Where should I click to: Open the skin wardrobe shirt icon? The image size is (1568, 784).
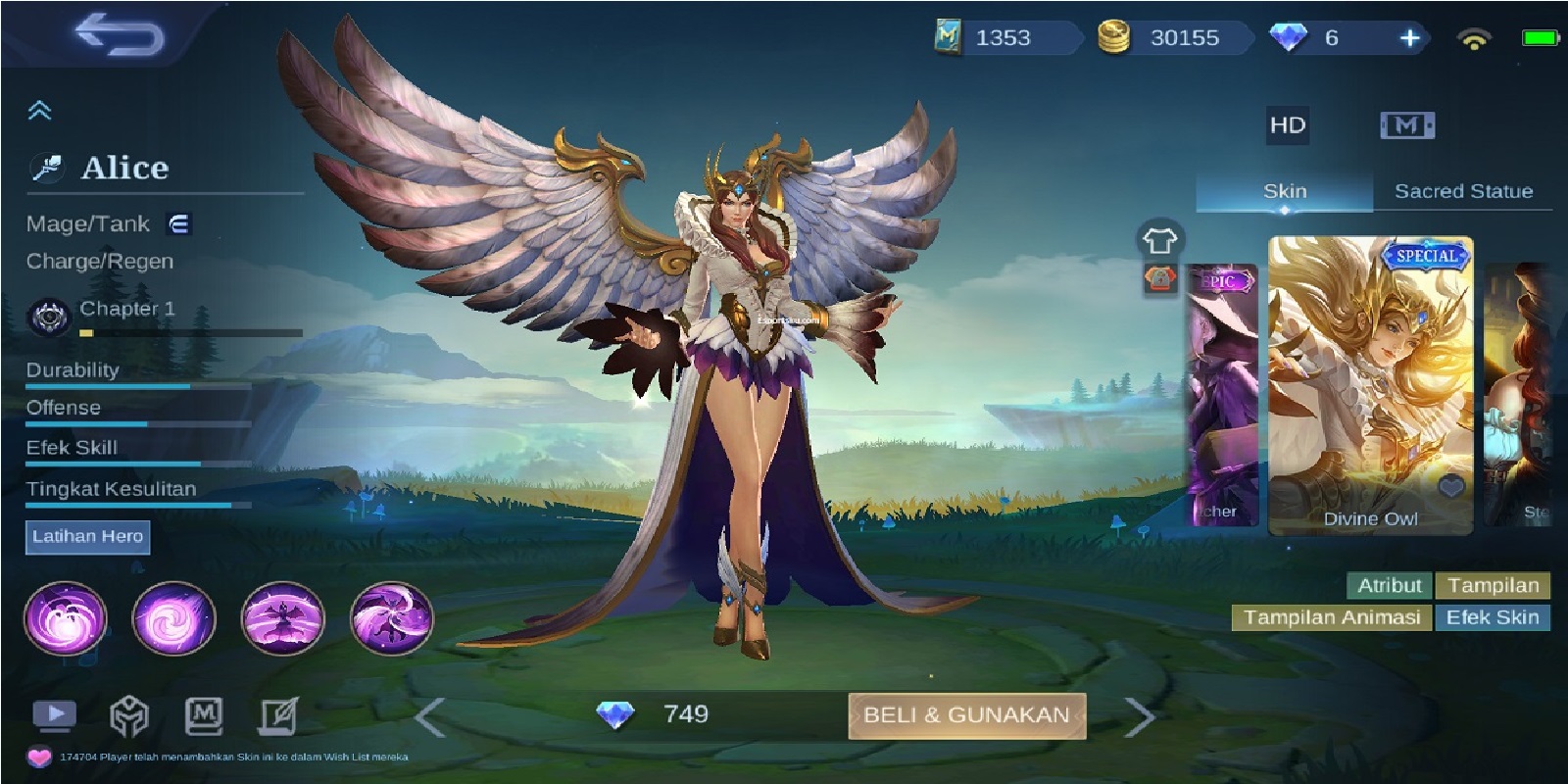point(1160,238)
